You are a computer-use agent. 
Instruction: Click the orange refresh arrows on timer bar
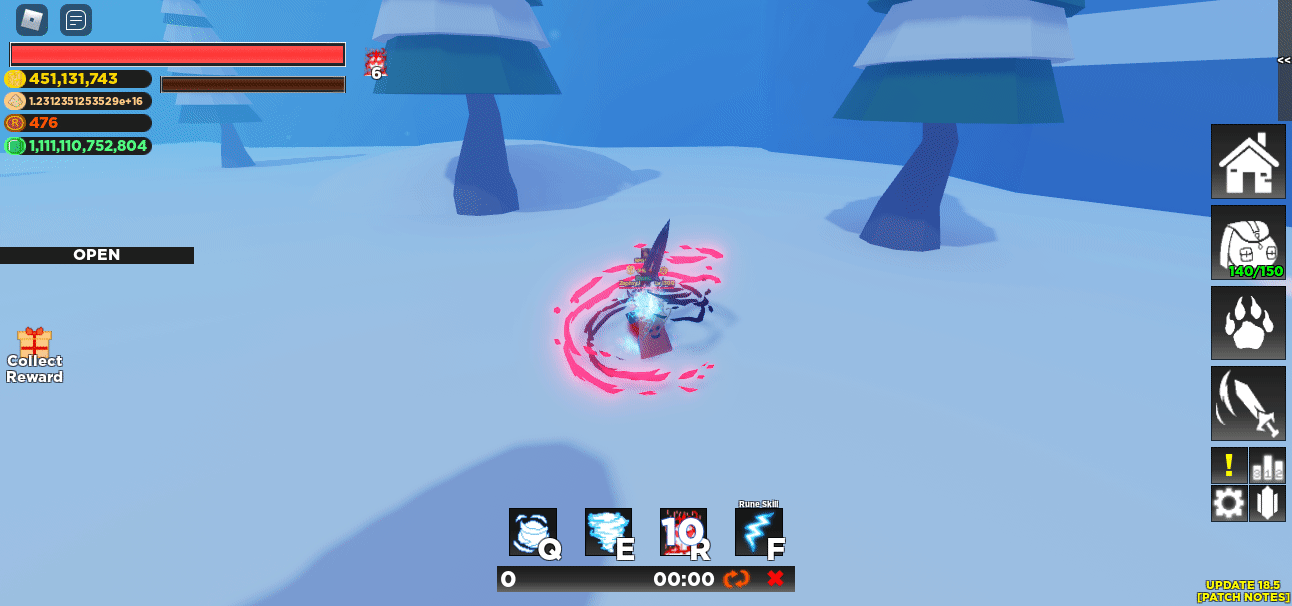coord(737,579)
